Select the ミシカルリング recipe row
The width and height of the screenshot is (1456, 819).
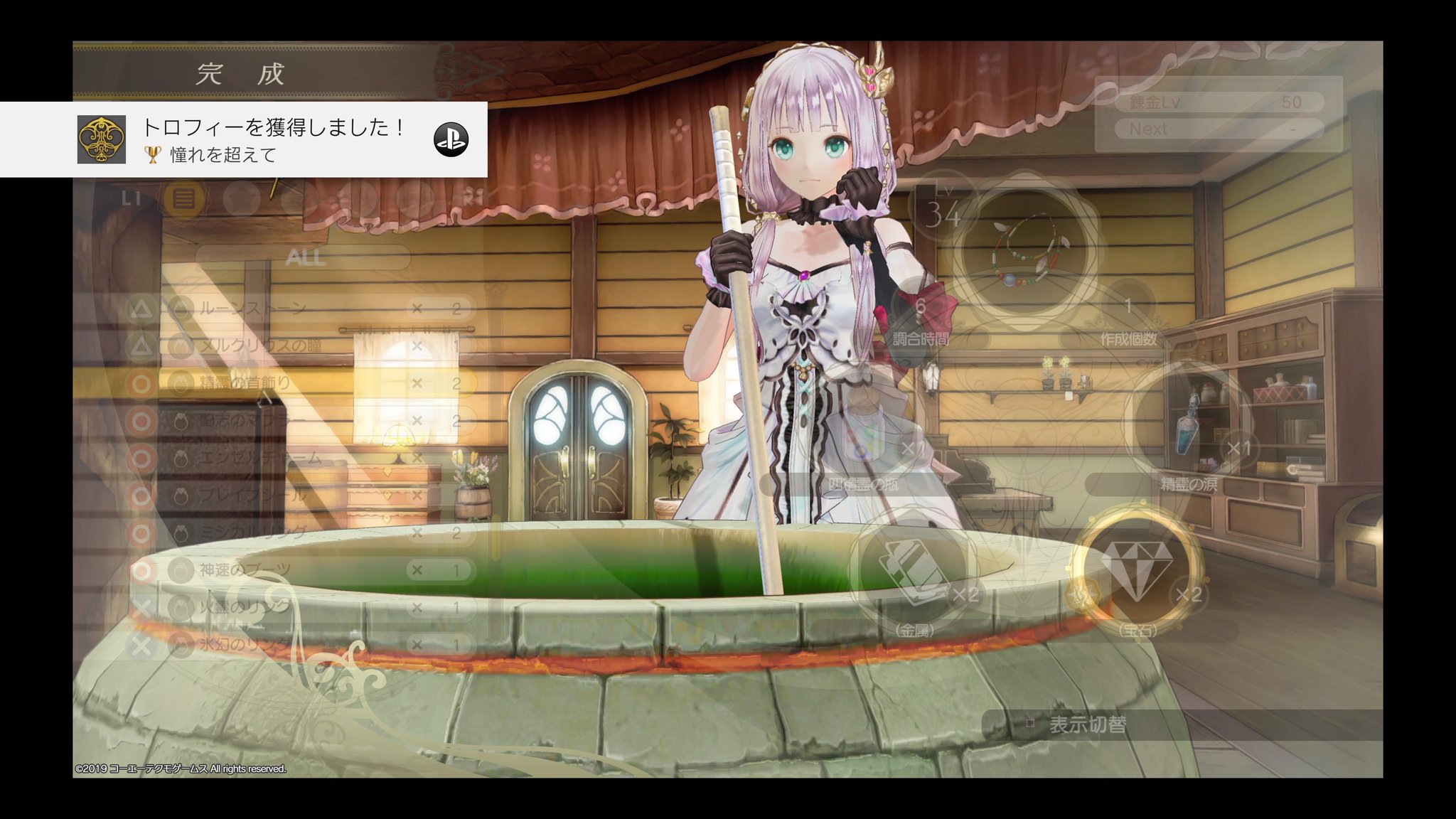[299, 532]
